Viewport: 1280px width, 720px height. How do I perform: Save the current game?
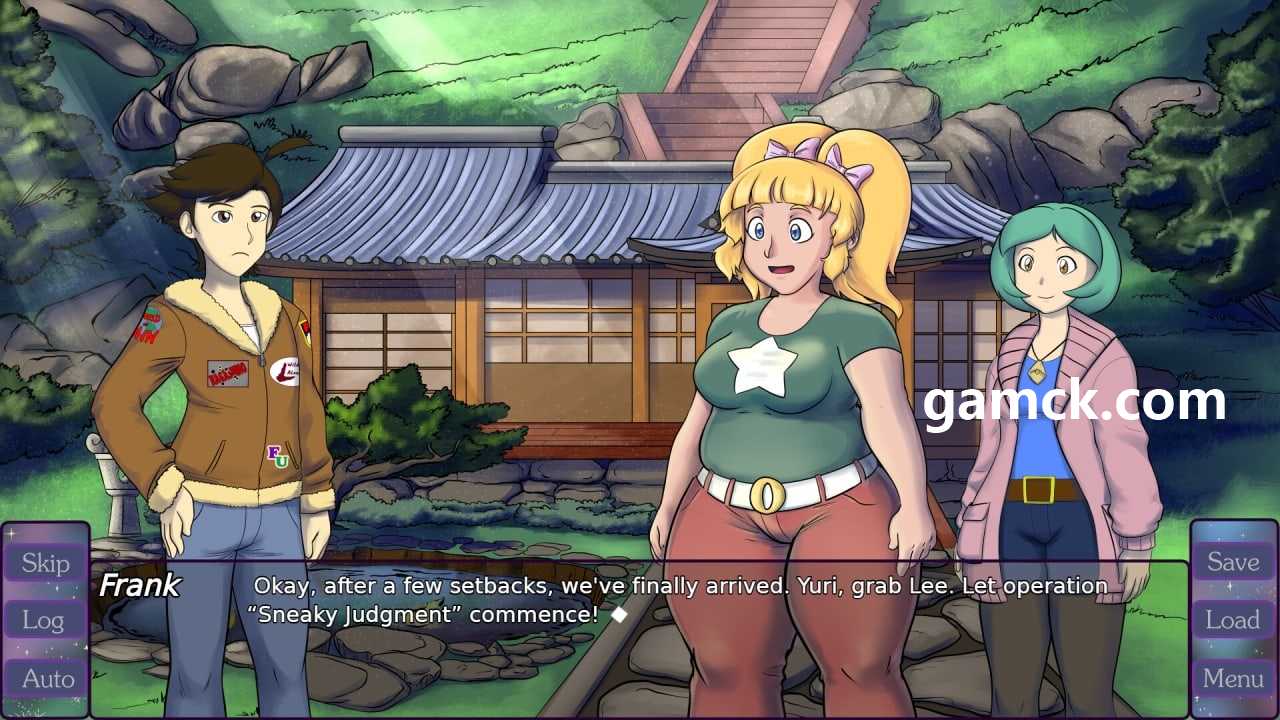click(x=1232, y=562)
